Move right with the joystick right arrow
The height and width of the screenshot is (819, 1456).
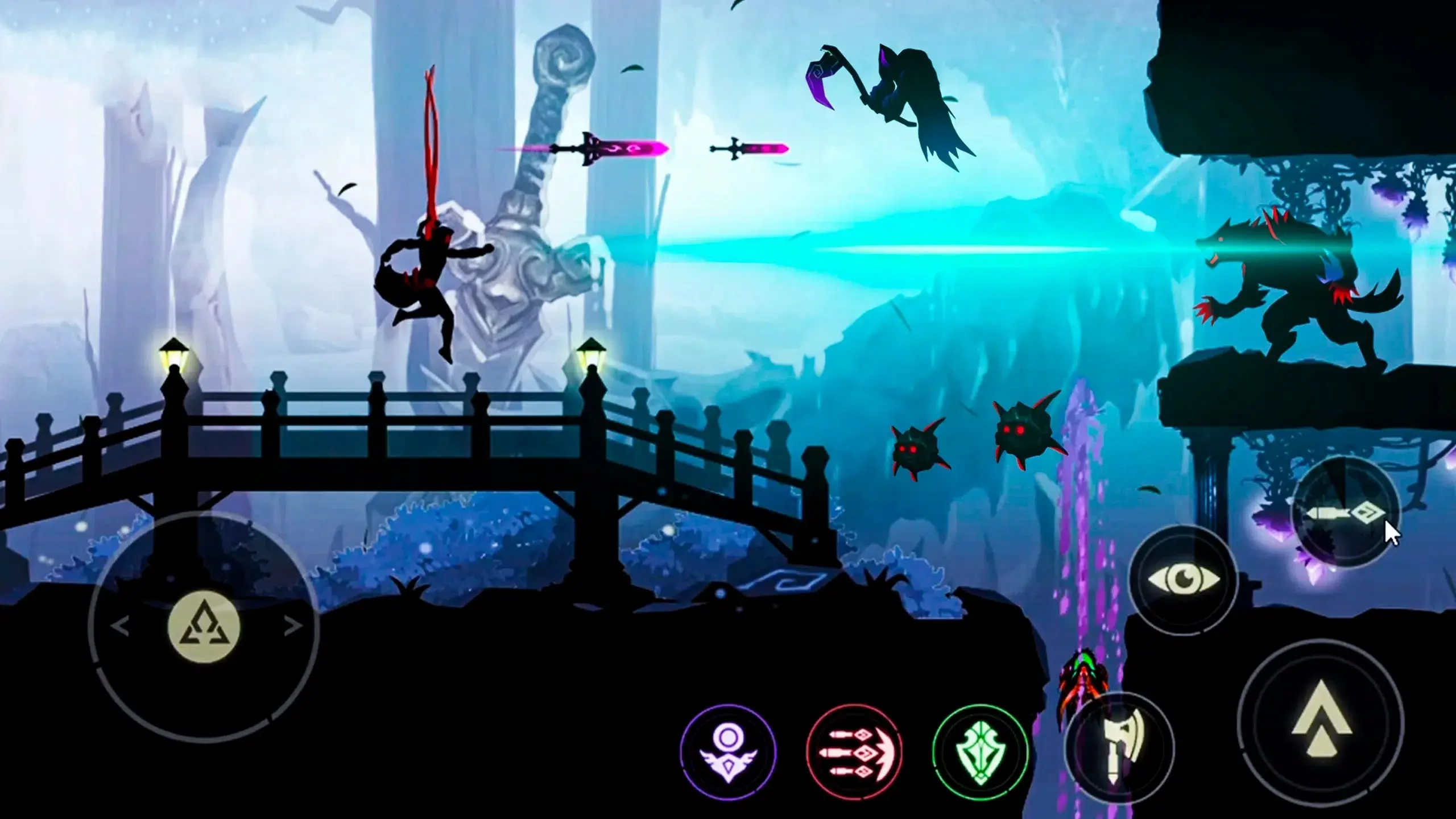pos(292,627)
